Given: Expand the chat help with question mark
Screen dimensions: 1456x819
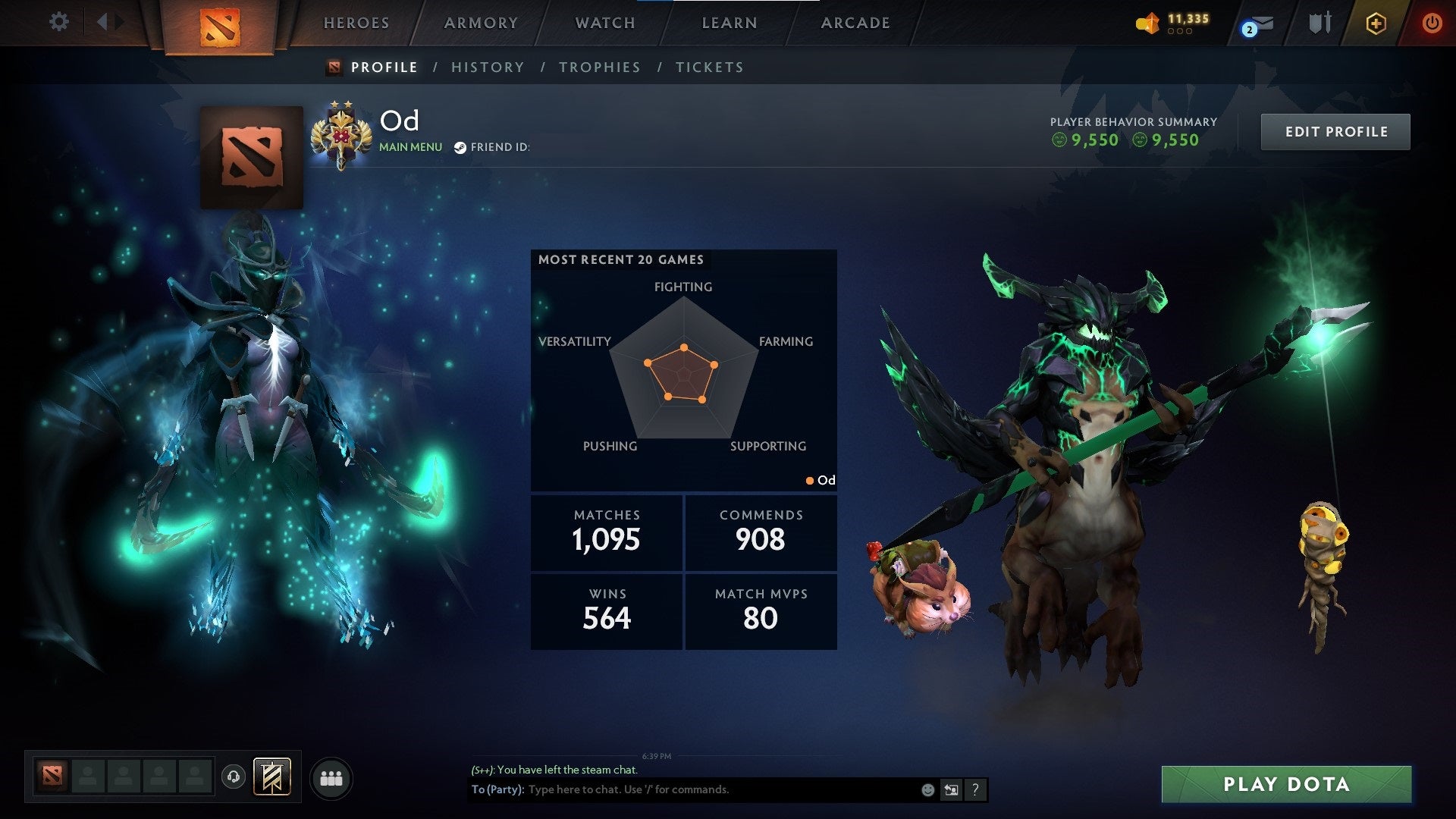Looking at the screenshot, I should [x=975, y=789].
